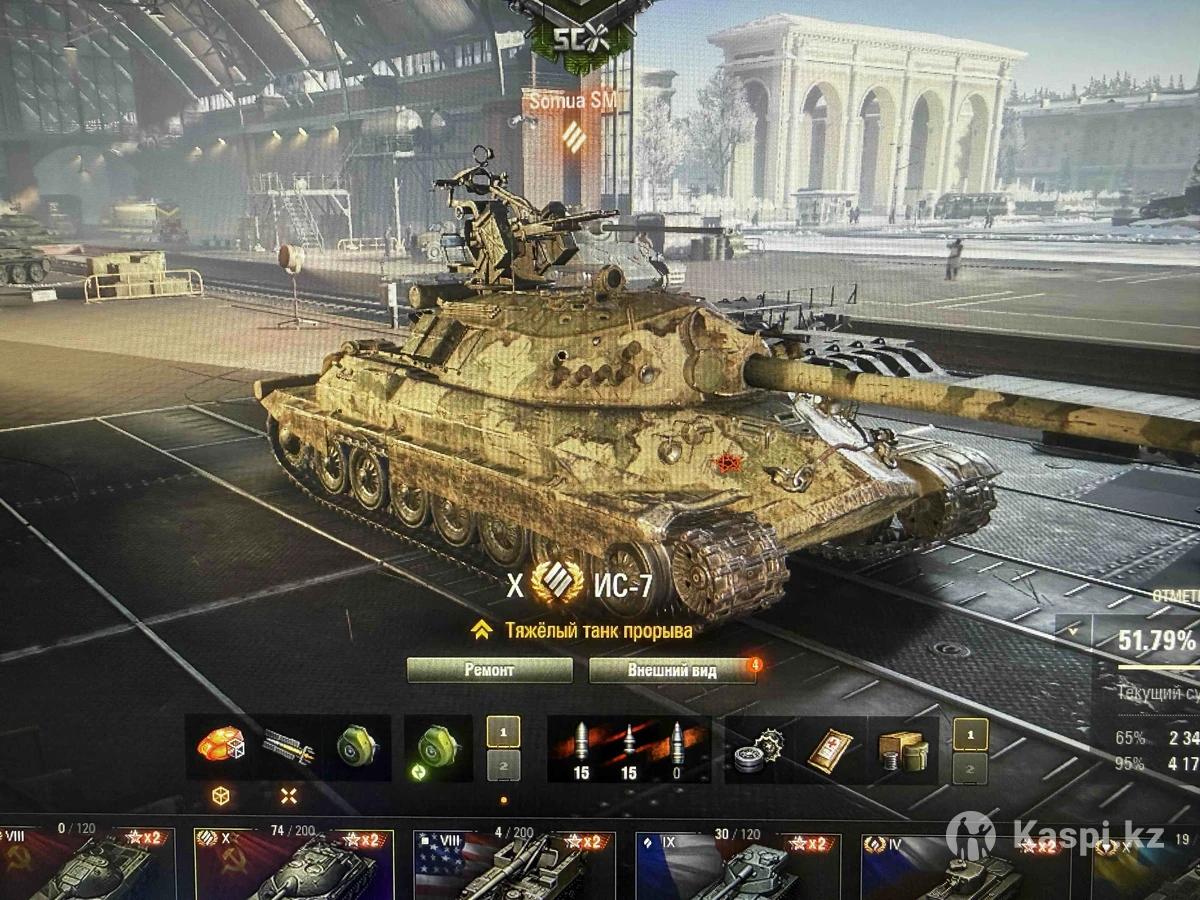Collapse the 51.79% gun mark statistics panel
Viewport: 1200px width, 900px height.
point(1074,632)
